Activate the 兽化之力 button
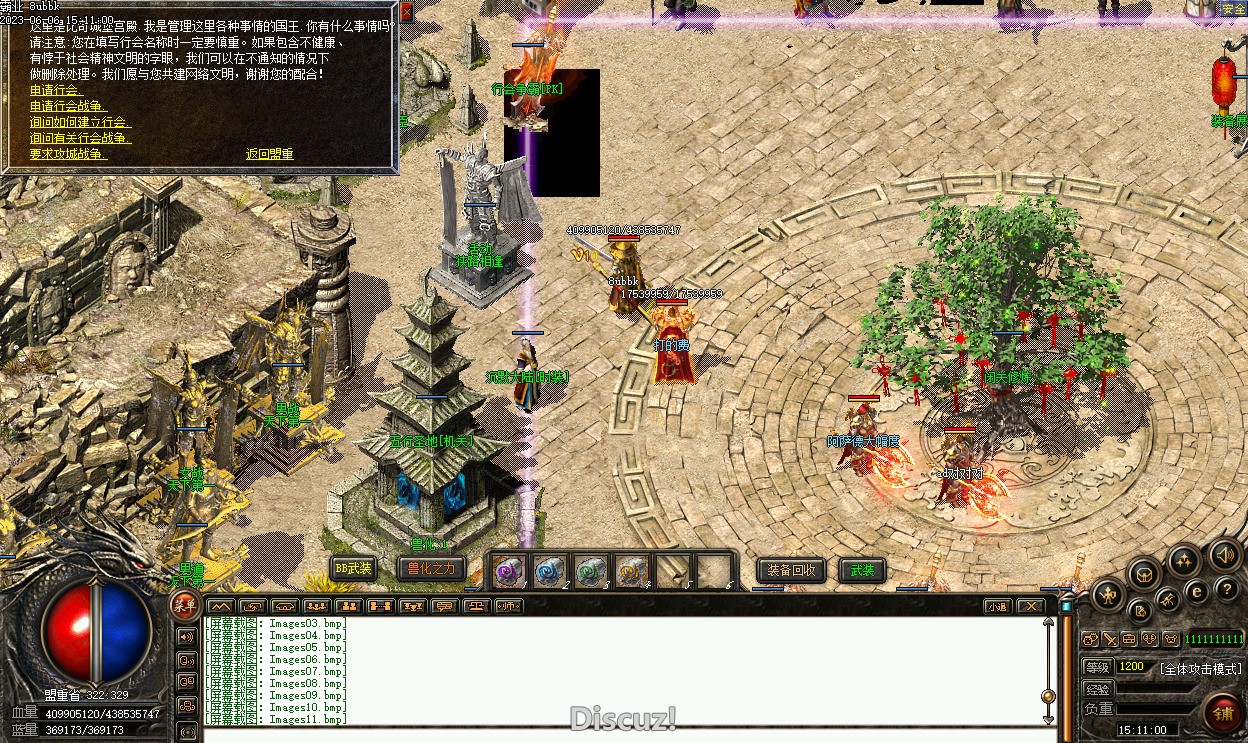 431,569
